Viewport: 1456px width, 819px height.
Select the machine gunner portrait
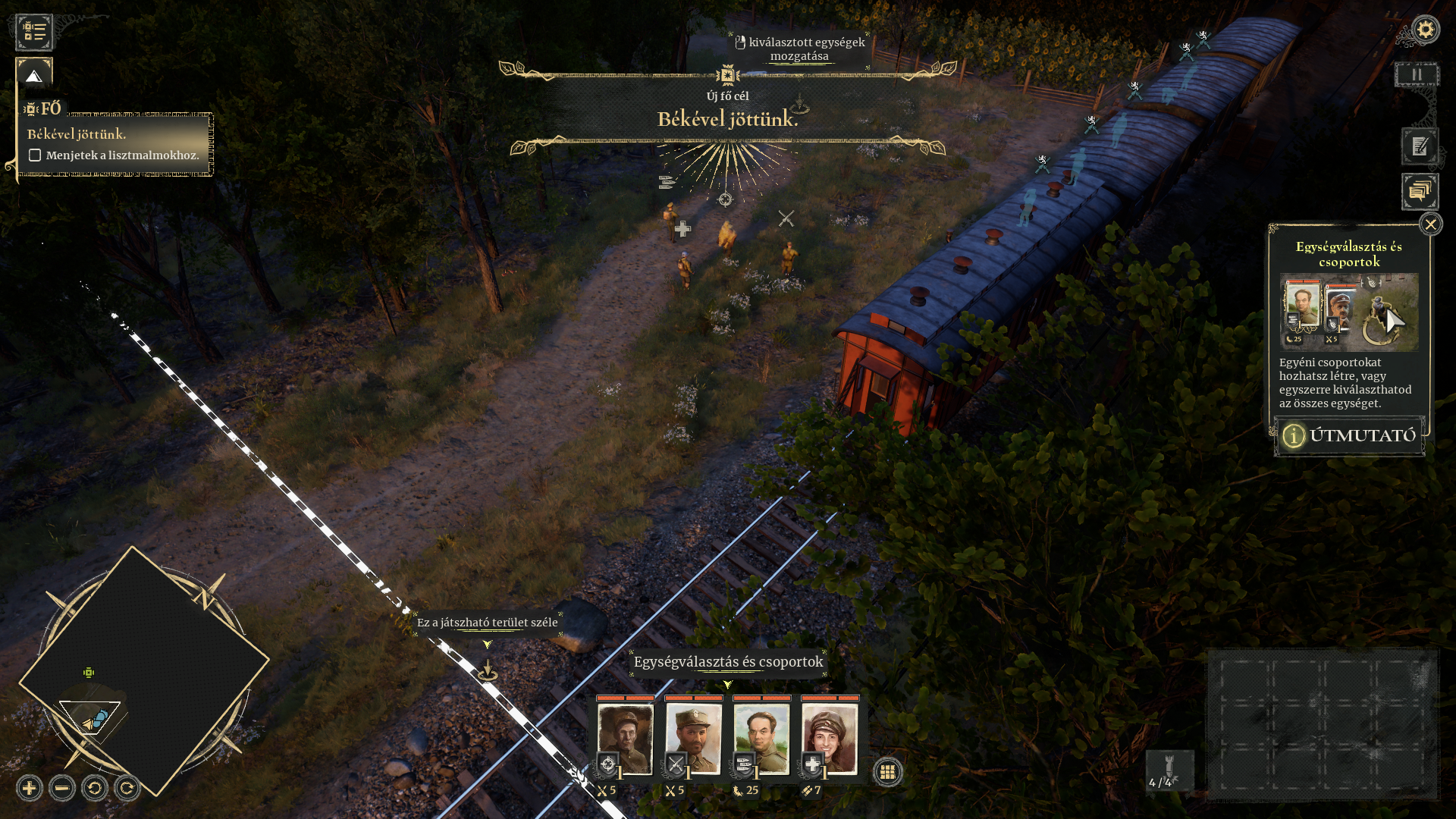pos(761,738)
